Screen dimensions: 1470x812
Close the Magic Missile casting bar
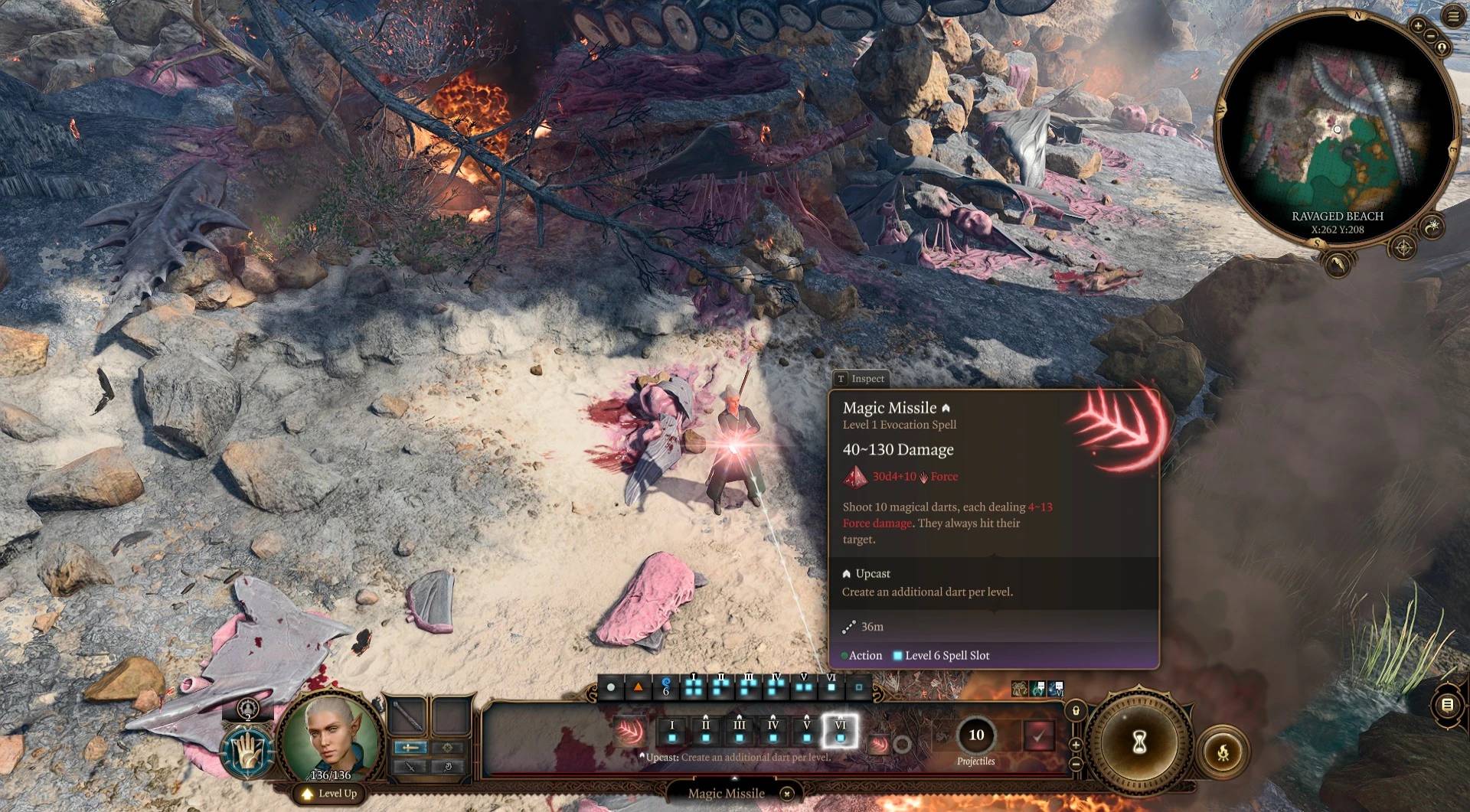(786, 794)
